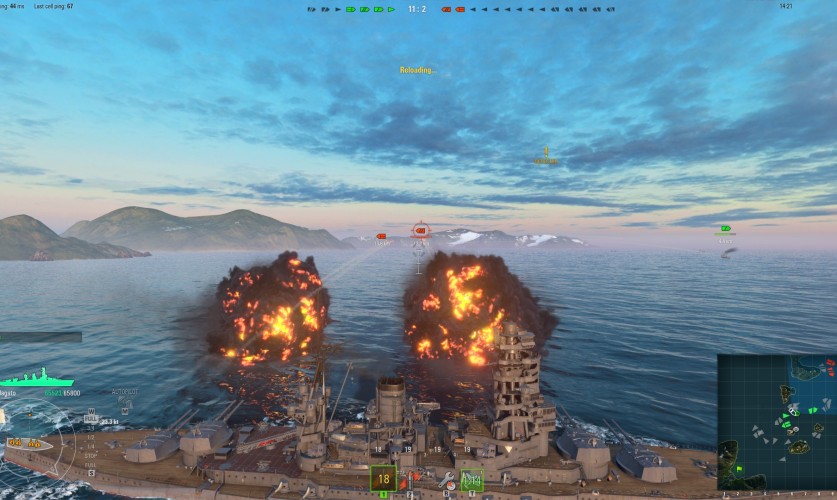Click the green allied ship marker
Screen dimensions: 837x500
click(725, 229)
